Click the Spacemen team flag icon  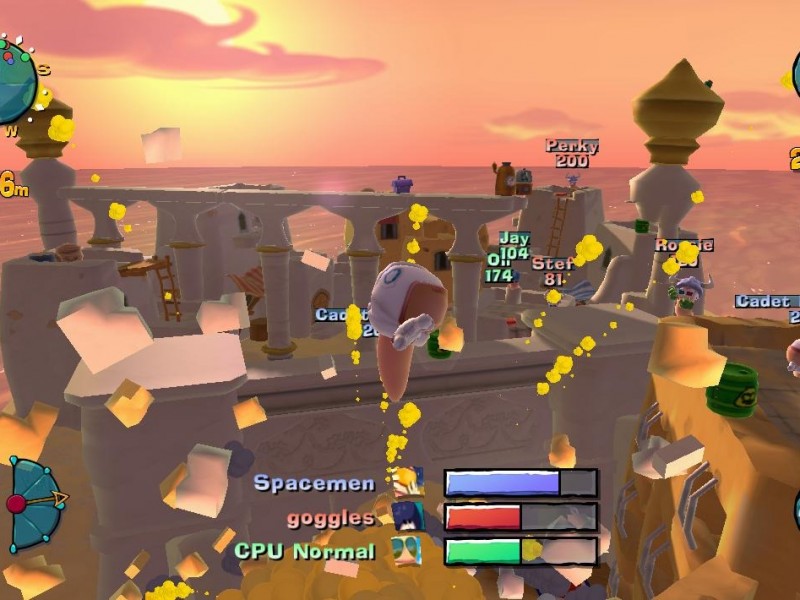407,483
